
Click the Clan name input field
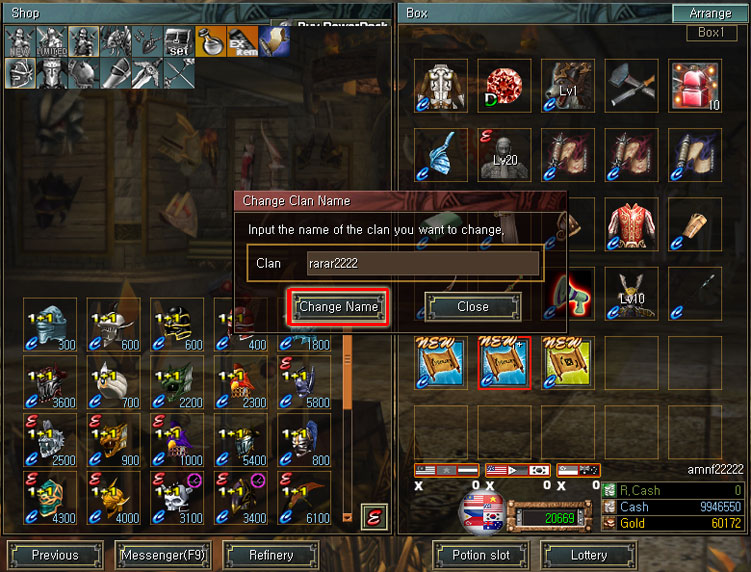[x=423, y=264]
